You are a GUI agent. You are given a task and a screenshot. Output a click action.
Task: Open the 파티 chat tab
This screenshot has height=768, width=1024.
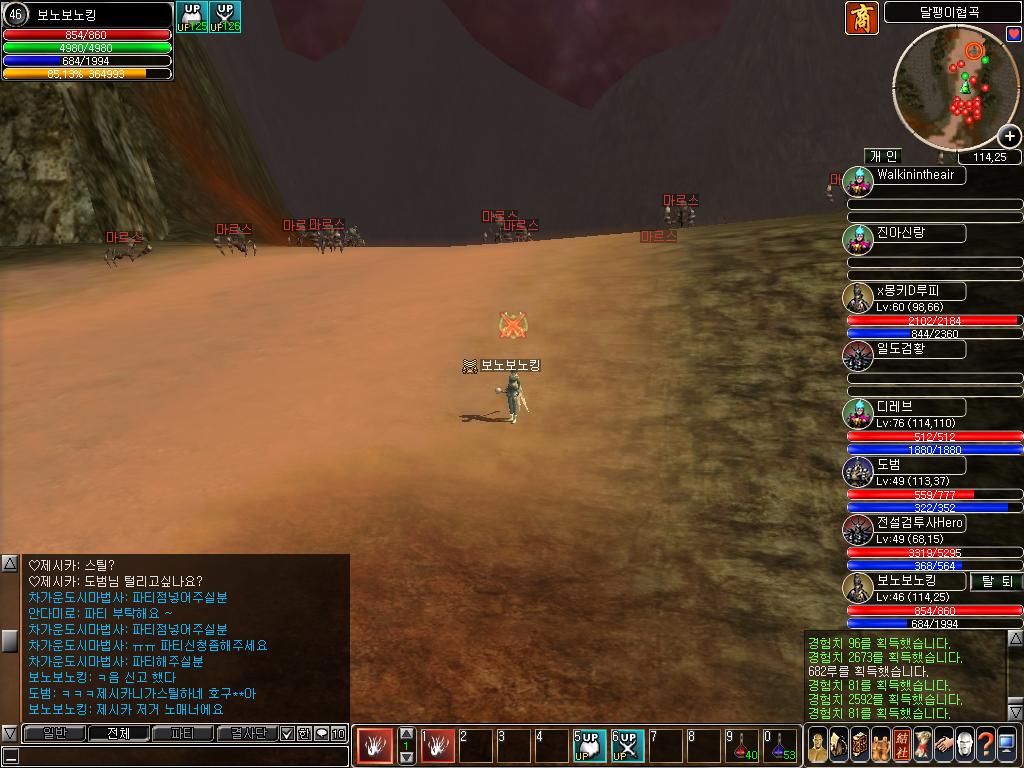pyautogui.click(x=183, y=733)
